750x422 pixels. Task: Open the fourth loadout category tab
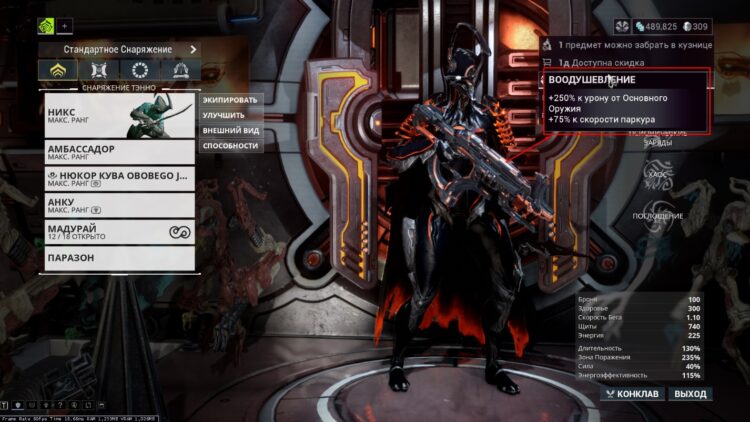pyautogui.click(x=180, y=70)
